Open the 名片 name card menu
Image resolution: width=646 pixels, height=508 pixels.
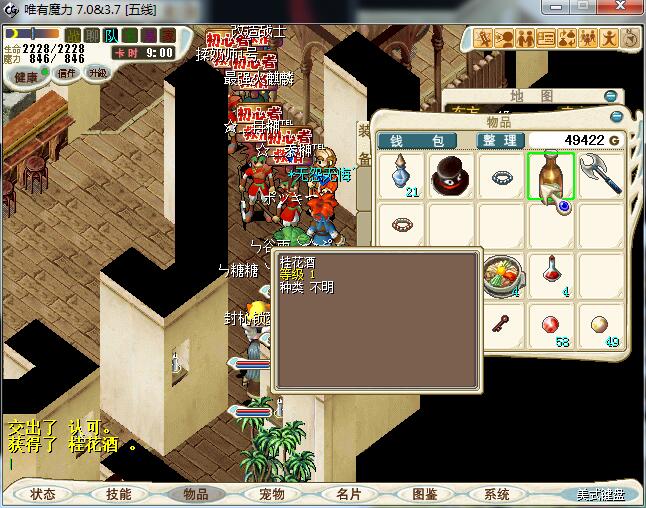348,494
